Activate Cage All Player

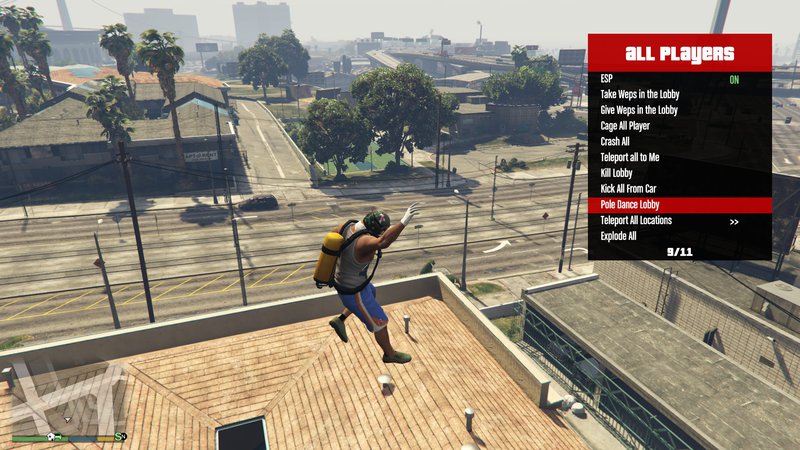click(x=679, y=126)
